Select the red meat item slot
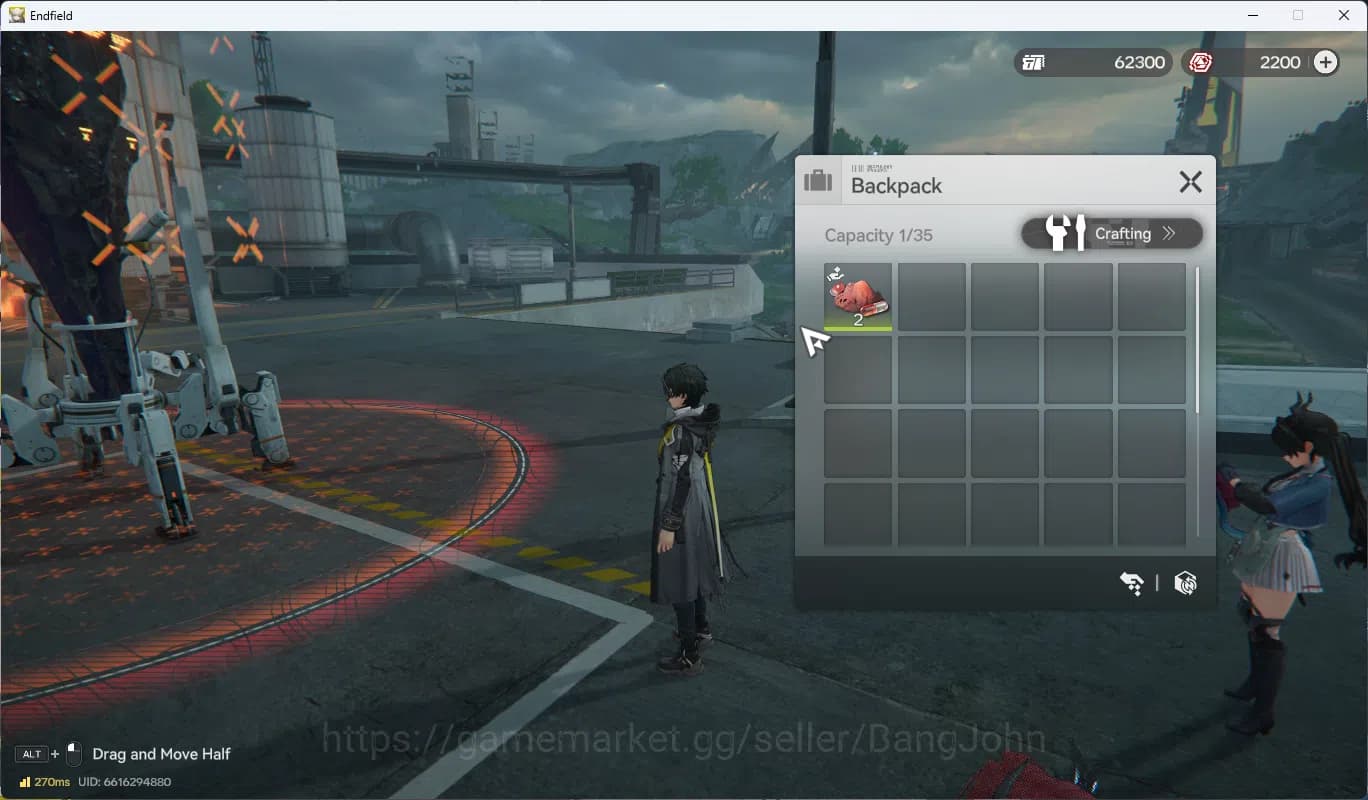1368x800 pixels. click(858, 297)
